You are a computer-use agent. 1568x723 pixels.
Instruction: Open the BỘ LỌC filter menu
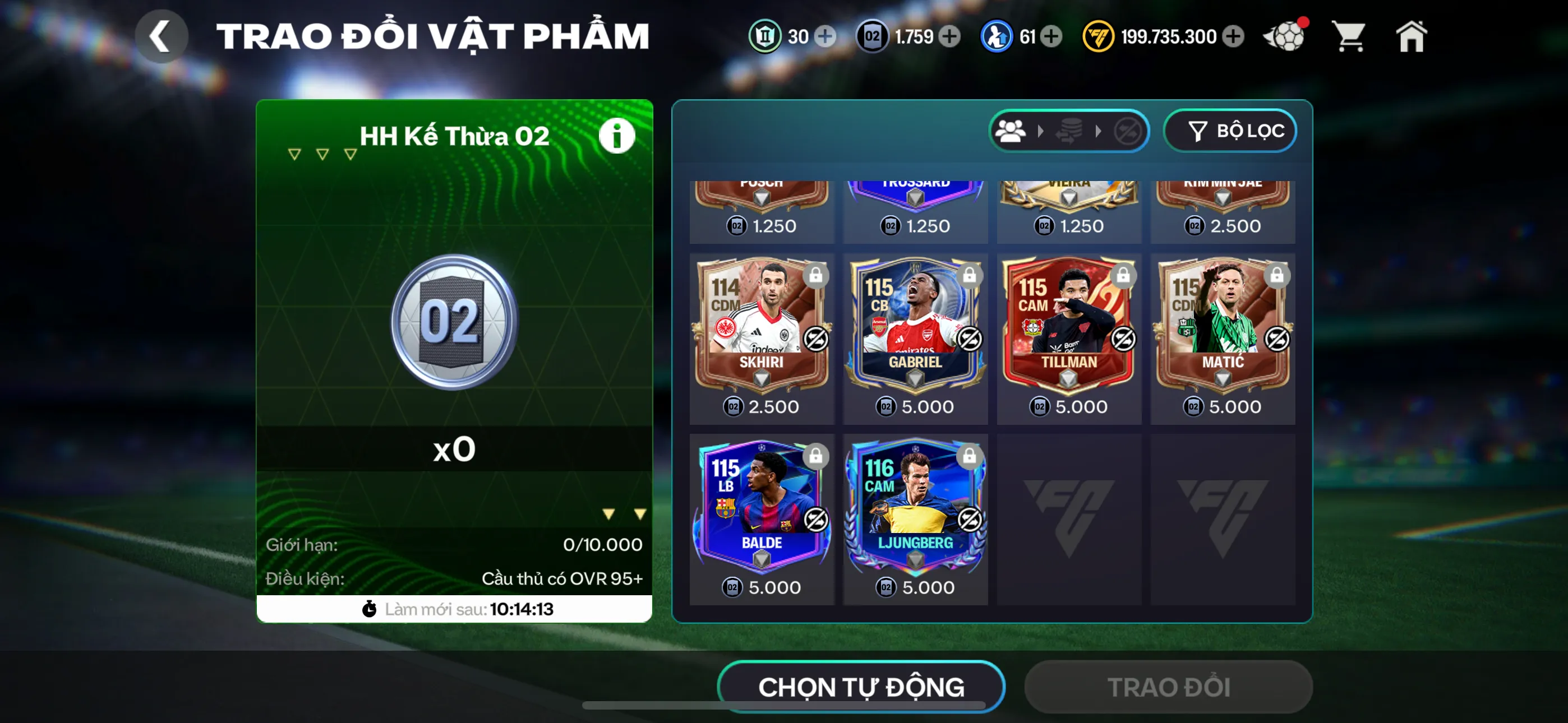point(1230,130)
